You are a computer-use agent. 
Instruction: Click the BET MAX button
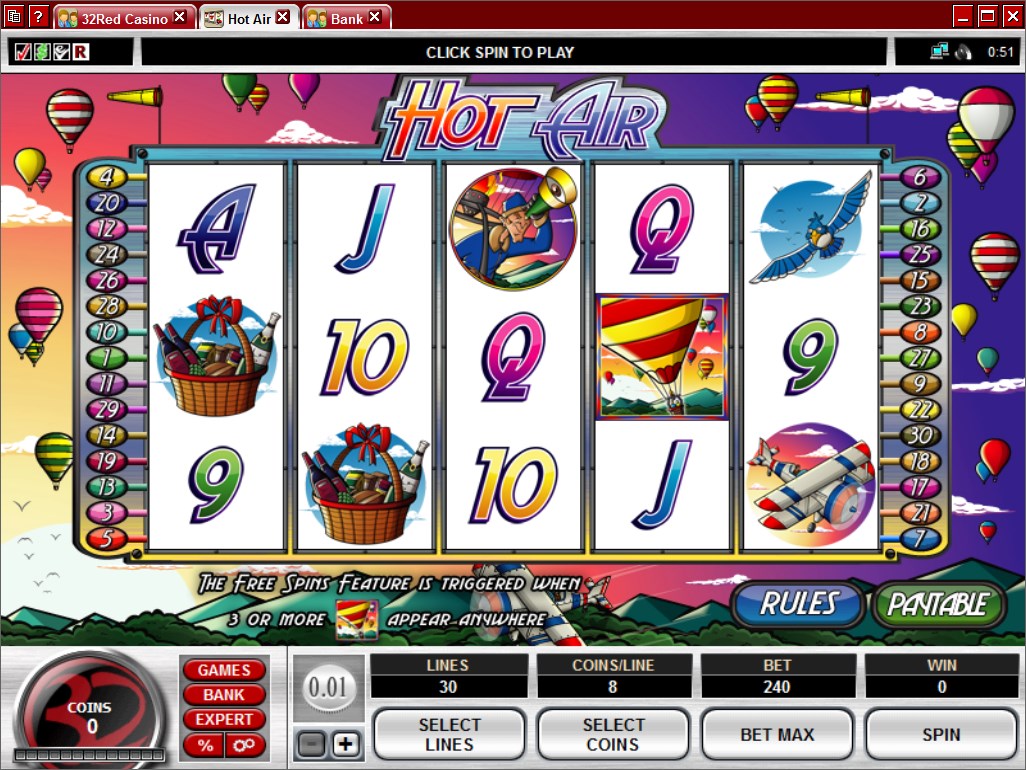pos(777,735)
